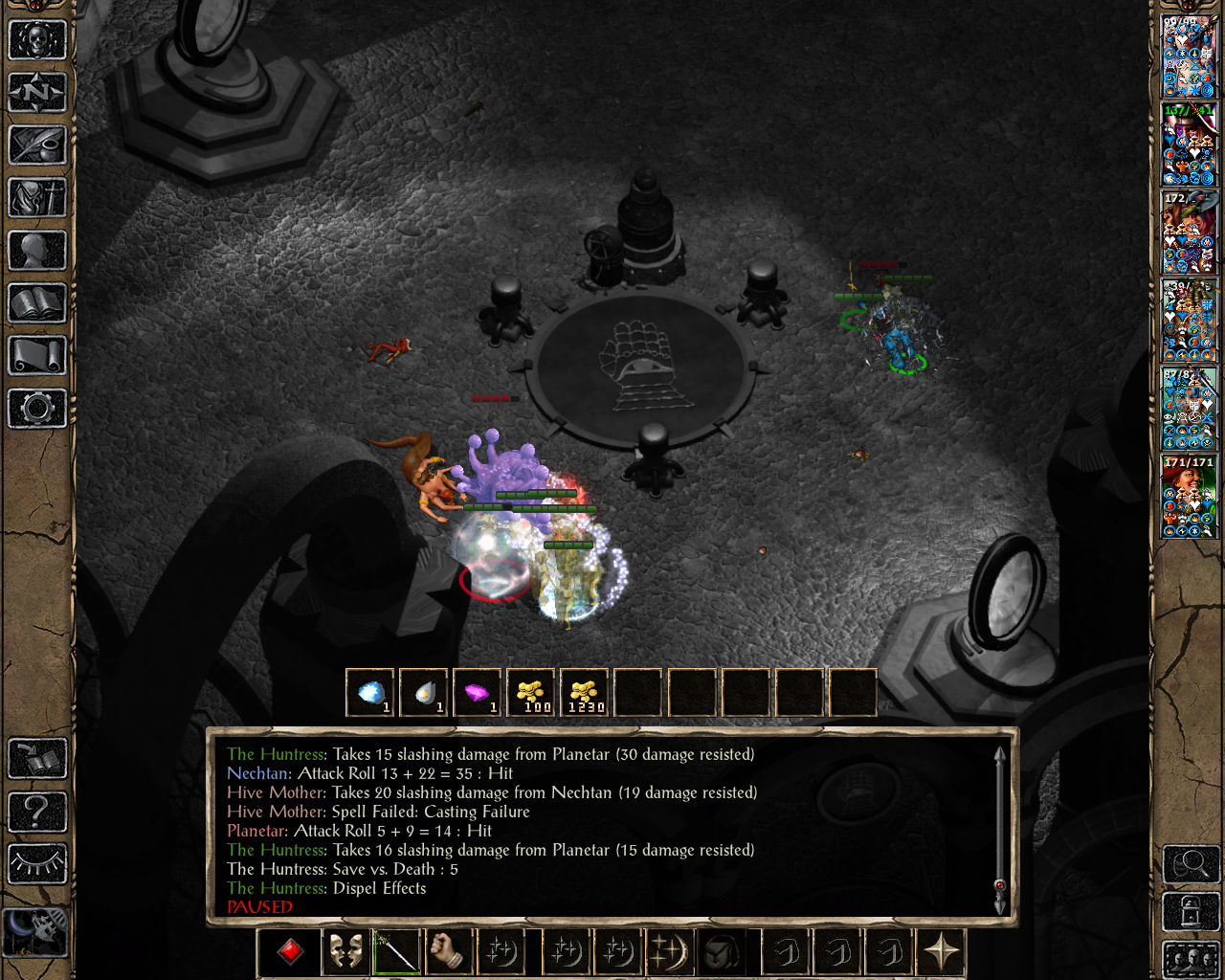Click the quick save book-with-arrow button
The width and height of the screenshot is (1225, 980).
point(37,759)
